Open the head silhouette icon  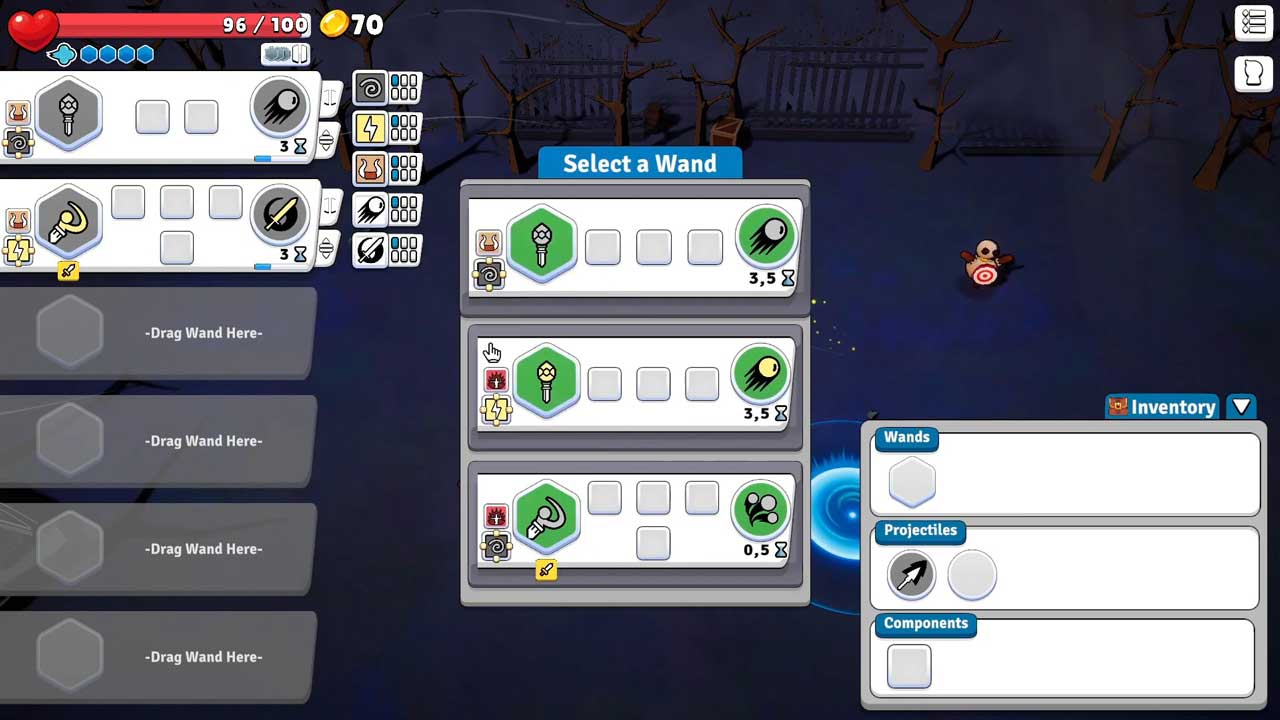point(1254,74)
